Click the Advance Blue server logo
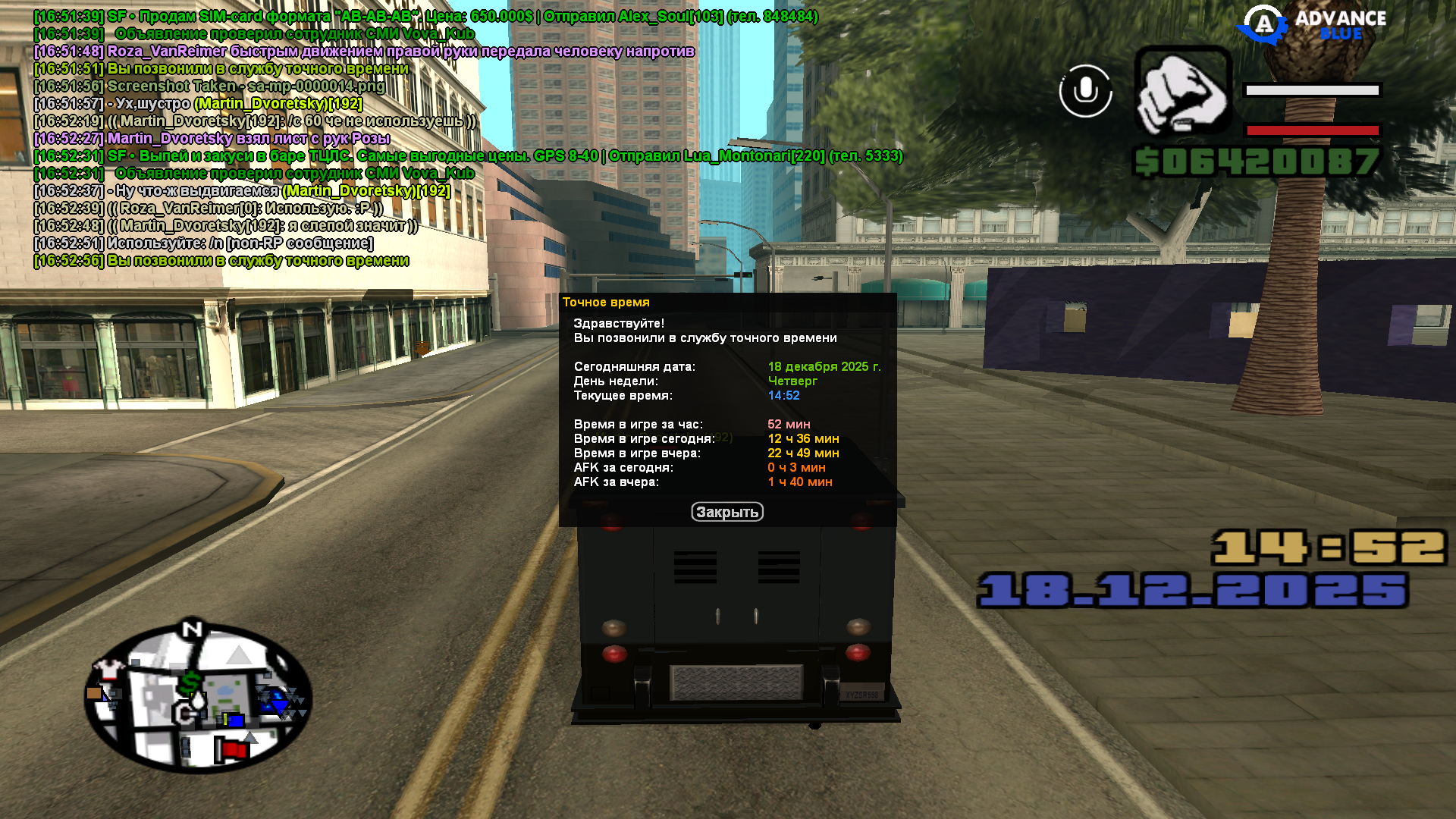Viewport: 1456px width, 819px height. pos(1311,26)
